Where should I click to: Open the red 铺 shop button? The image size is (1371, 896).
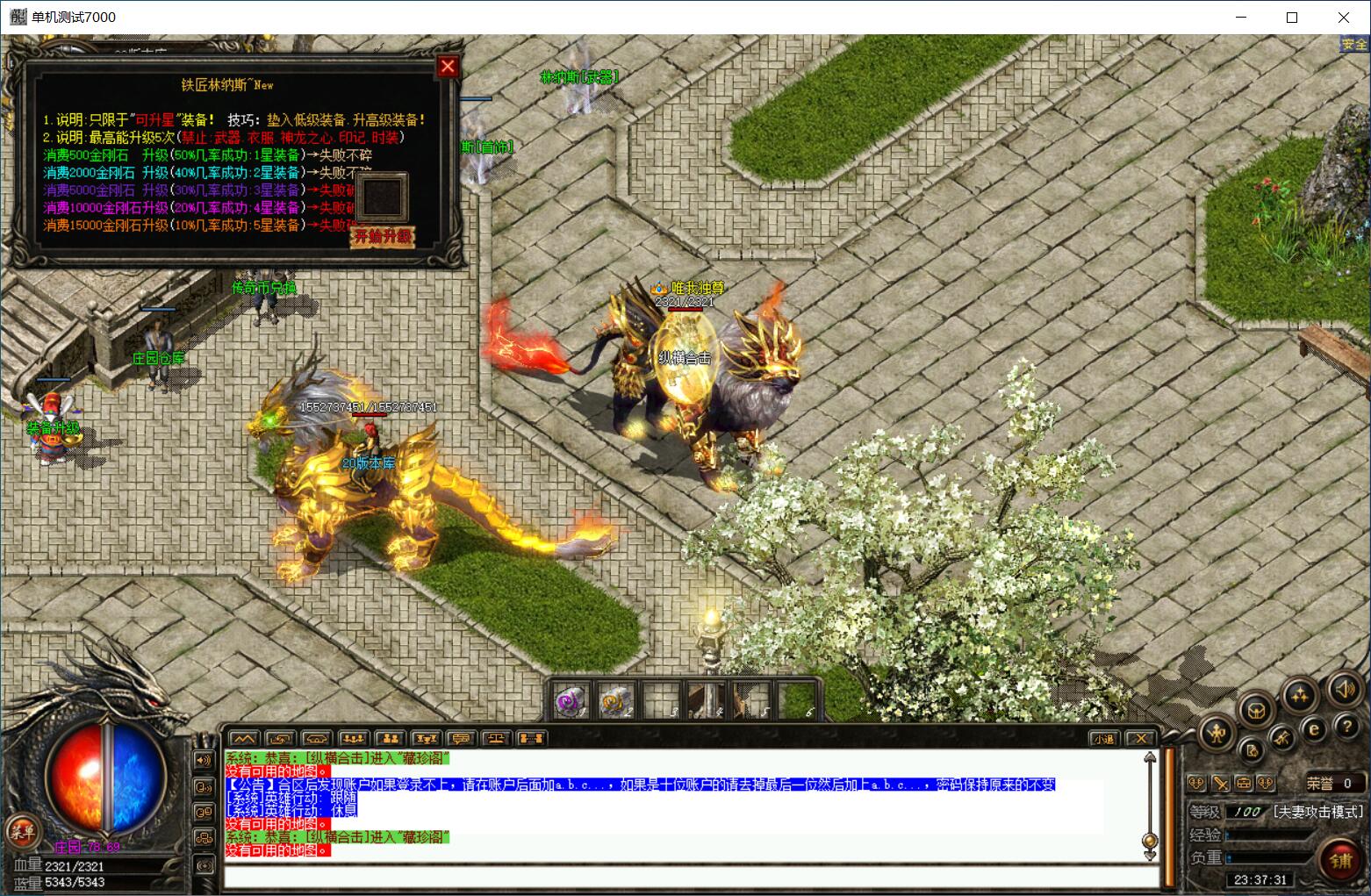(x=1340, y=860)
